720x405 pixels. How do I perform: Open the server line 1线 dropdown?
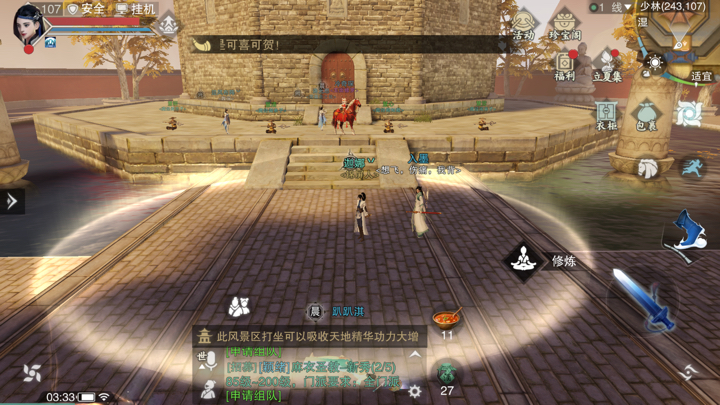click(x=612, y=7)
